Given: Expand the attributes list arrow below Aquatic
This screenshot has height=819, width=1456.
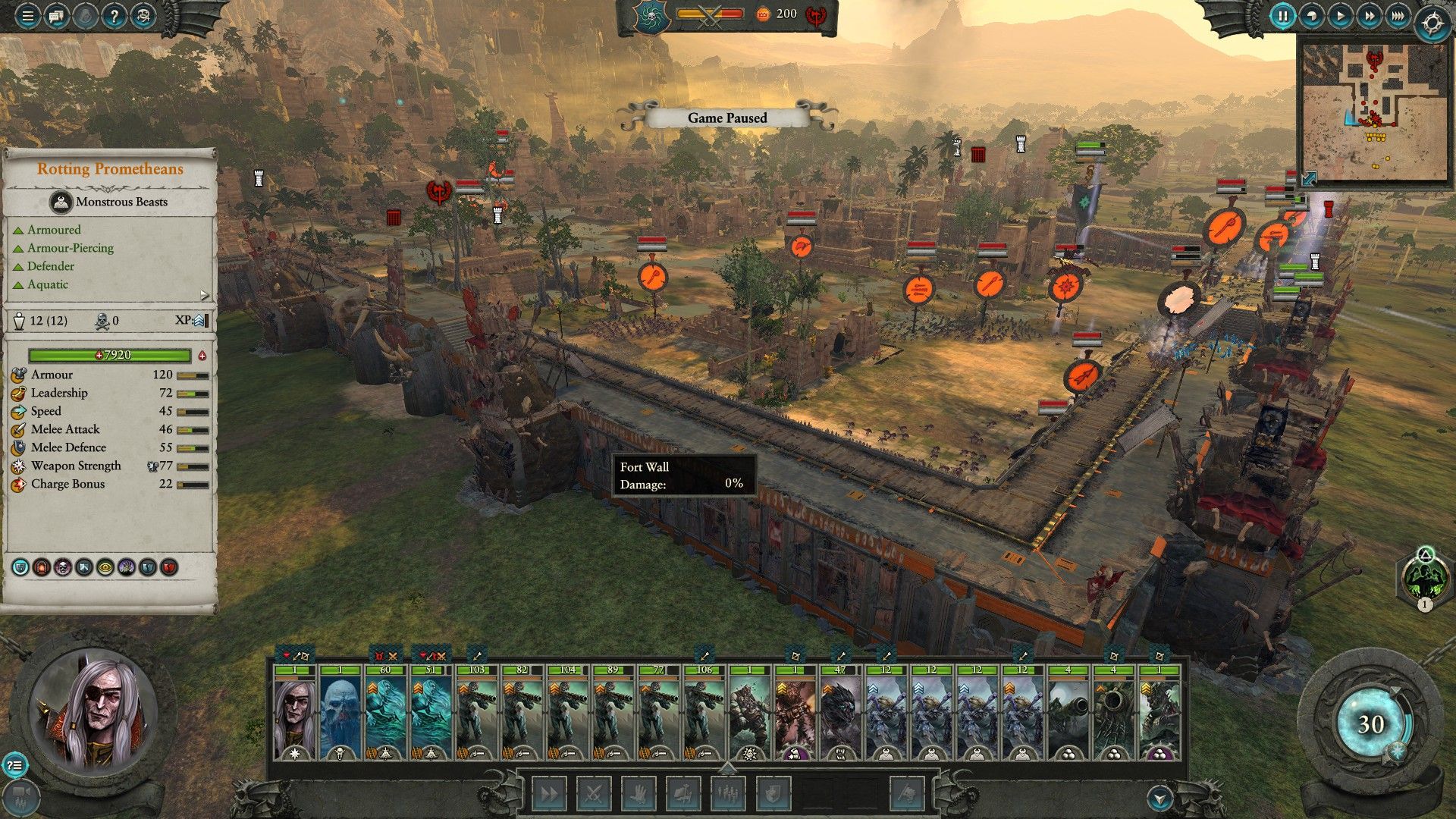Looking at the screenshot, I should tap(203, 296).
